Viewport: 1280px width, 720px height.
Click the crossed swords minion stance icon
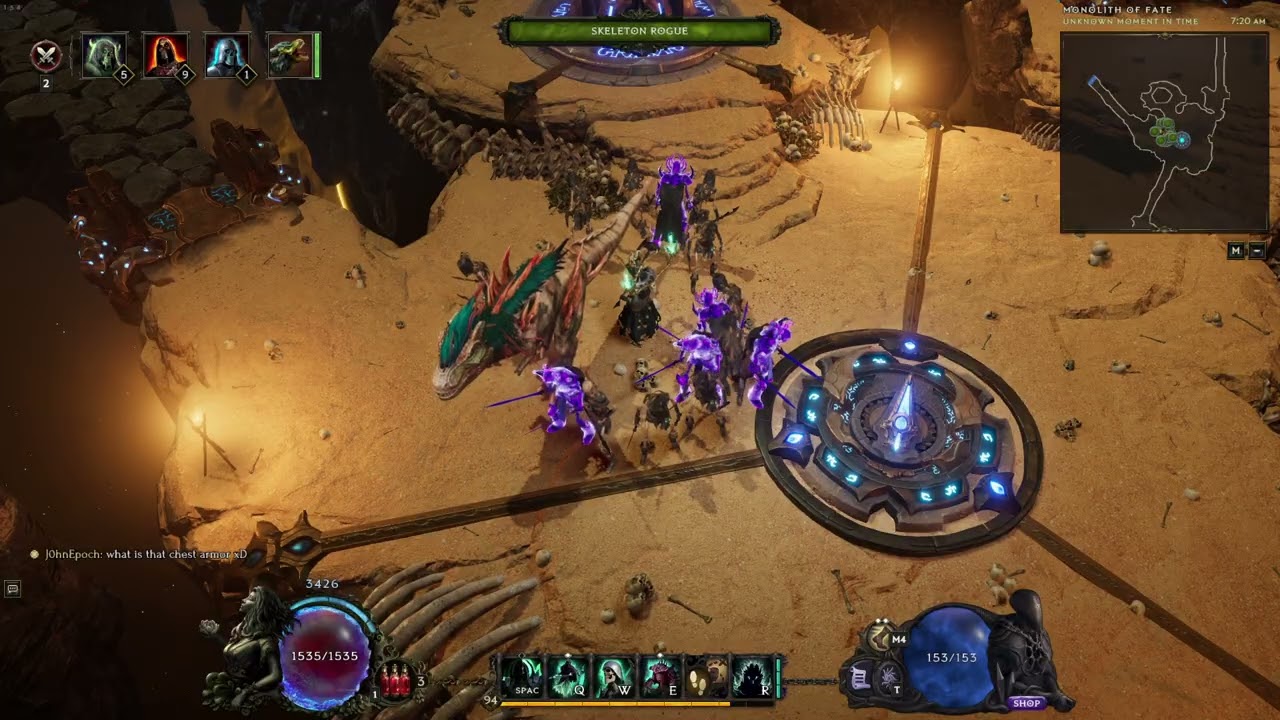tap(45, 56)
